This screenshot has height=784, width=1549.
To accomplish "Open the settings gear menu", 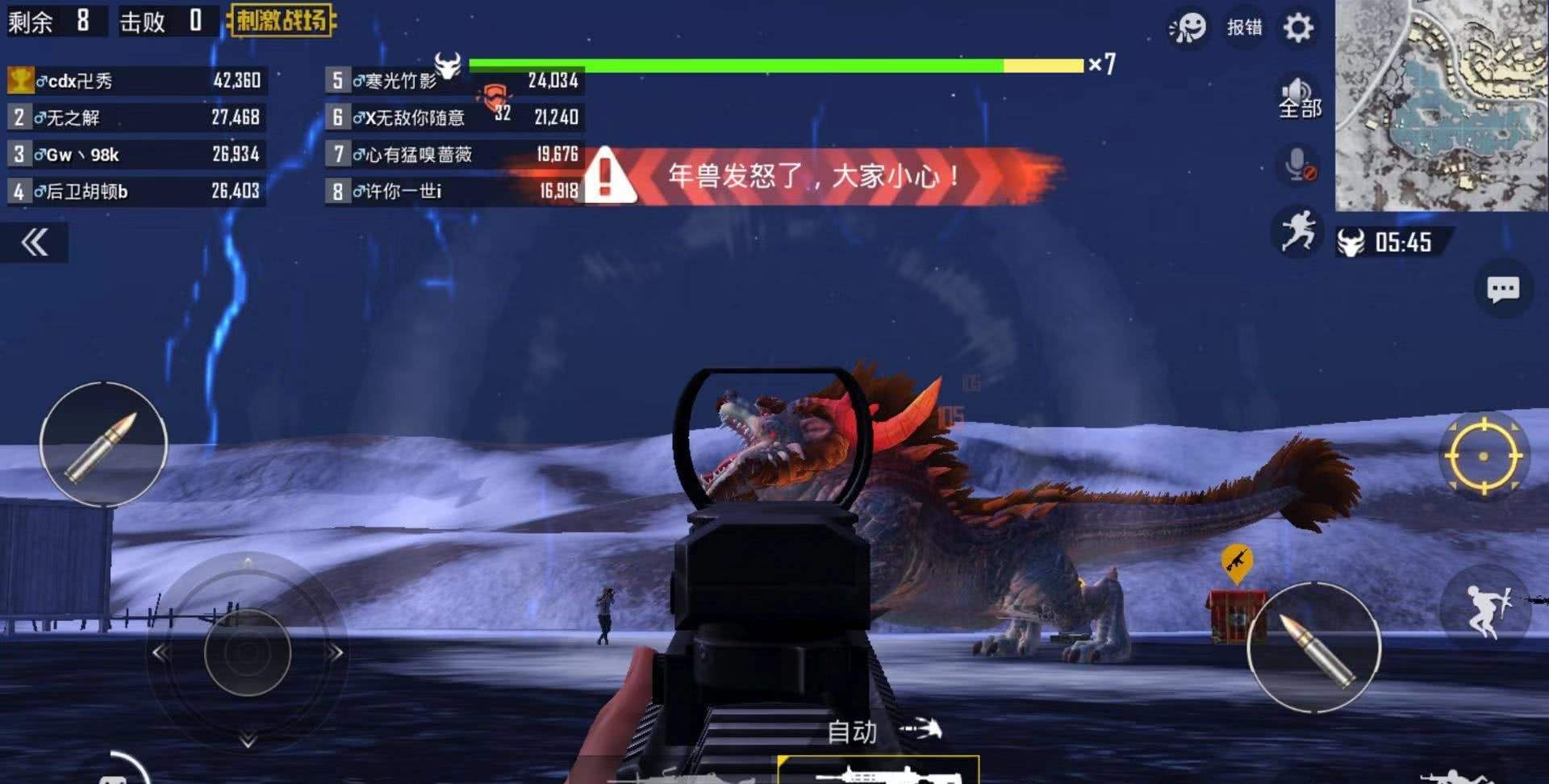I will tap(1298, 28).
